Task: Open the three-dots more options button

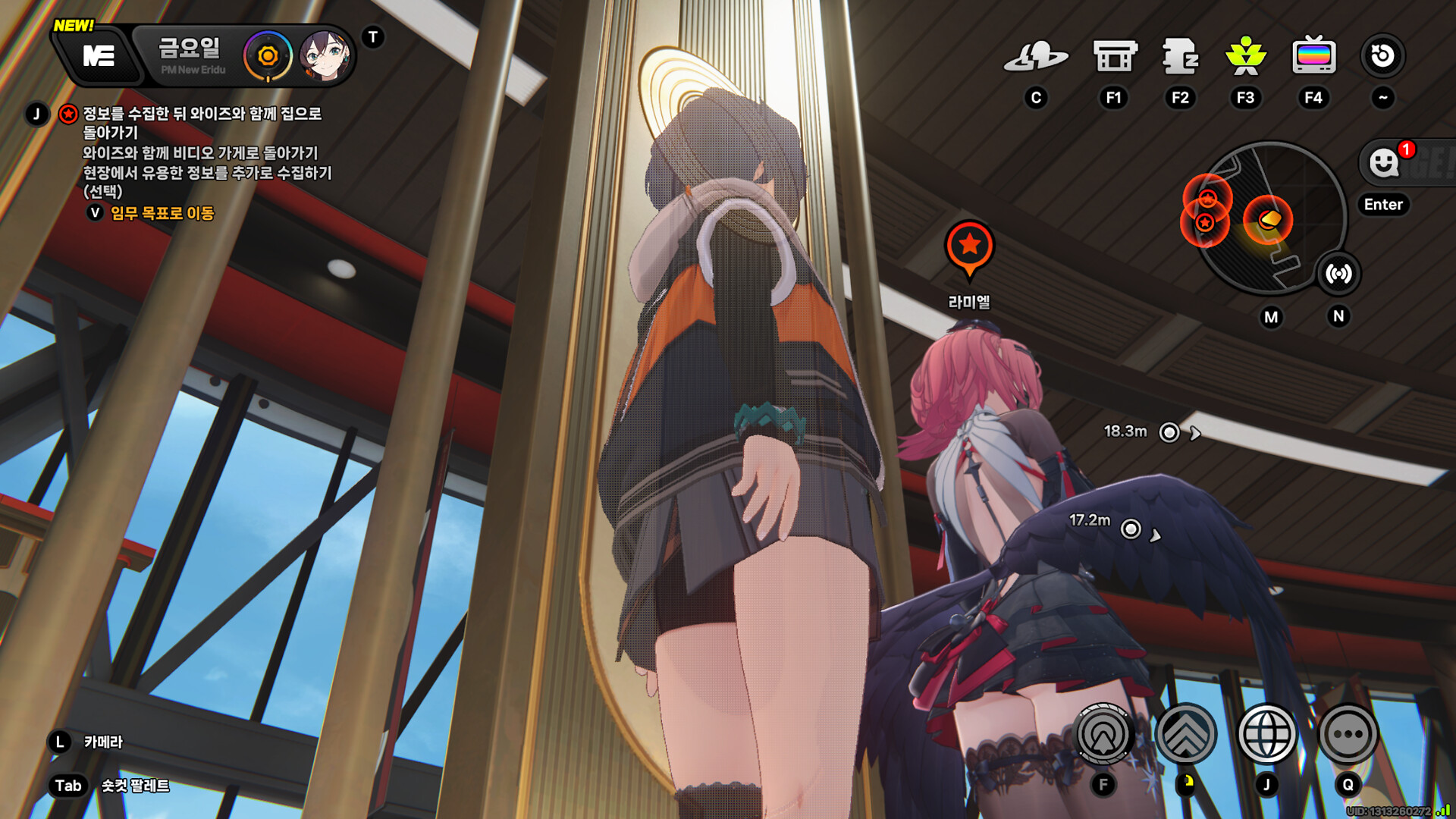Action: point(1348,734)
